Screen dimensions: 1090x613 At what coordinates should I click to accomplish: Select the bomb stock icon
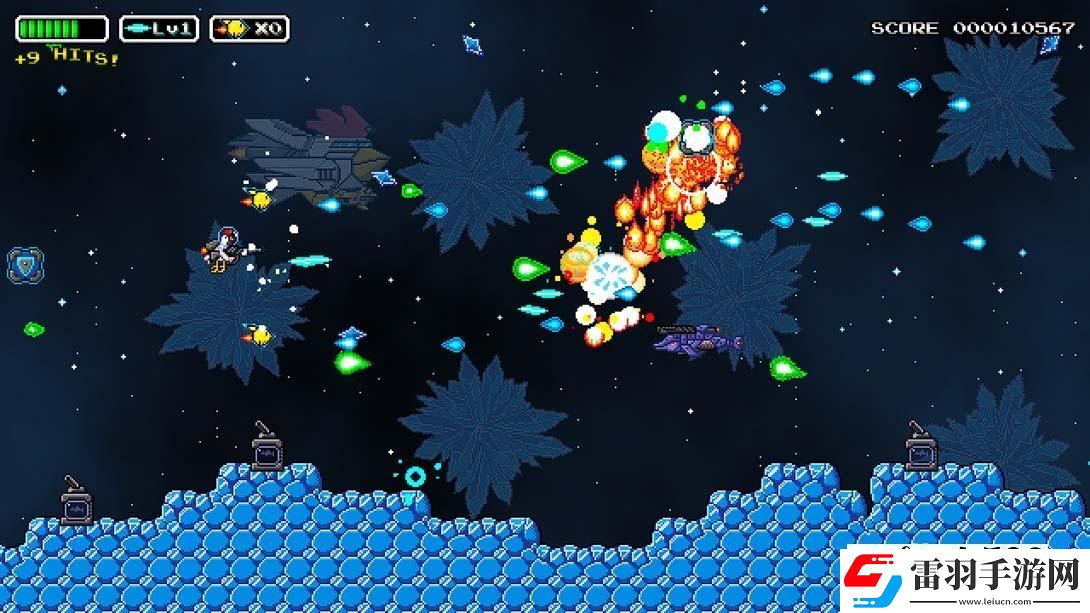click(x=236, y=29)
